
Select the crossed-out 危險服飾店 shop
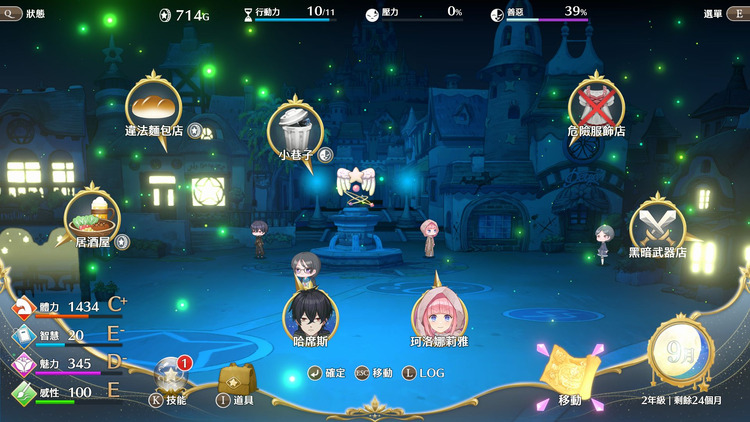pyautogui.click(x=596, y=105)
